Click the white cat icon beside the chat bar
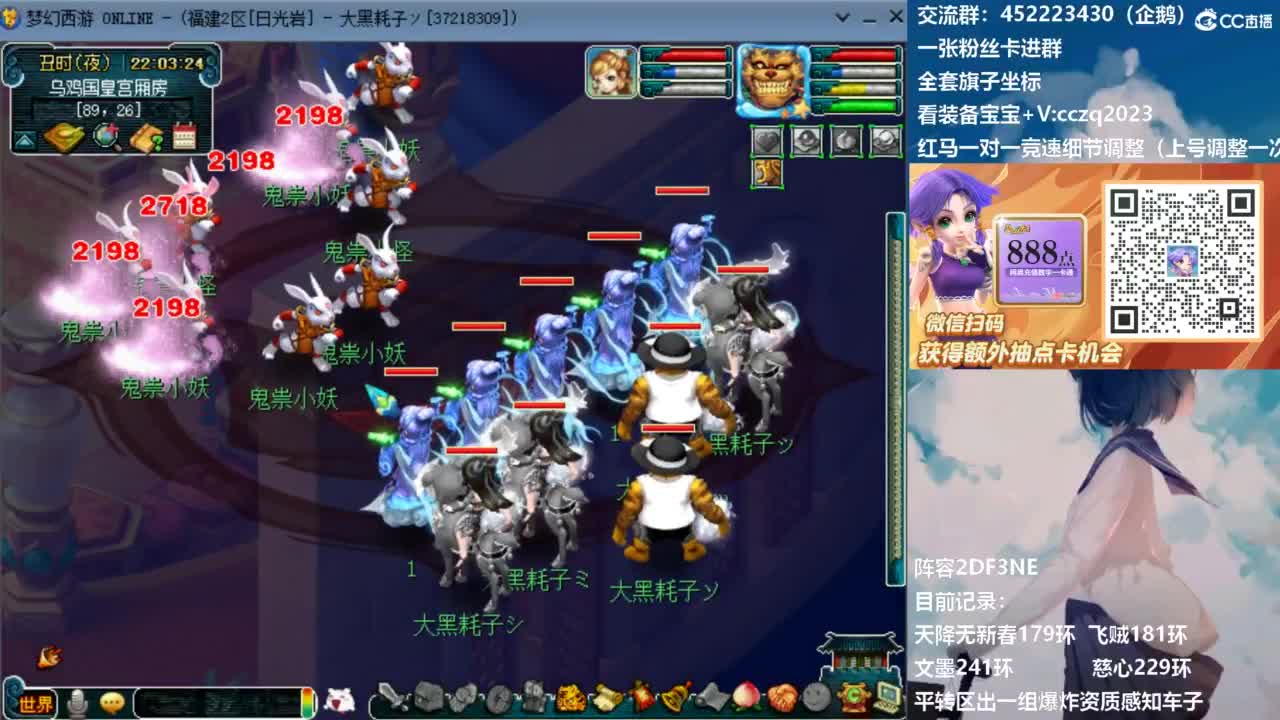The height and width of the screenshot is (720, 1280). [339, 698]
